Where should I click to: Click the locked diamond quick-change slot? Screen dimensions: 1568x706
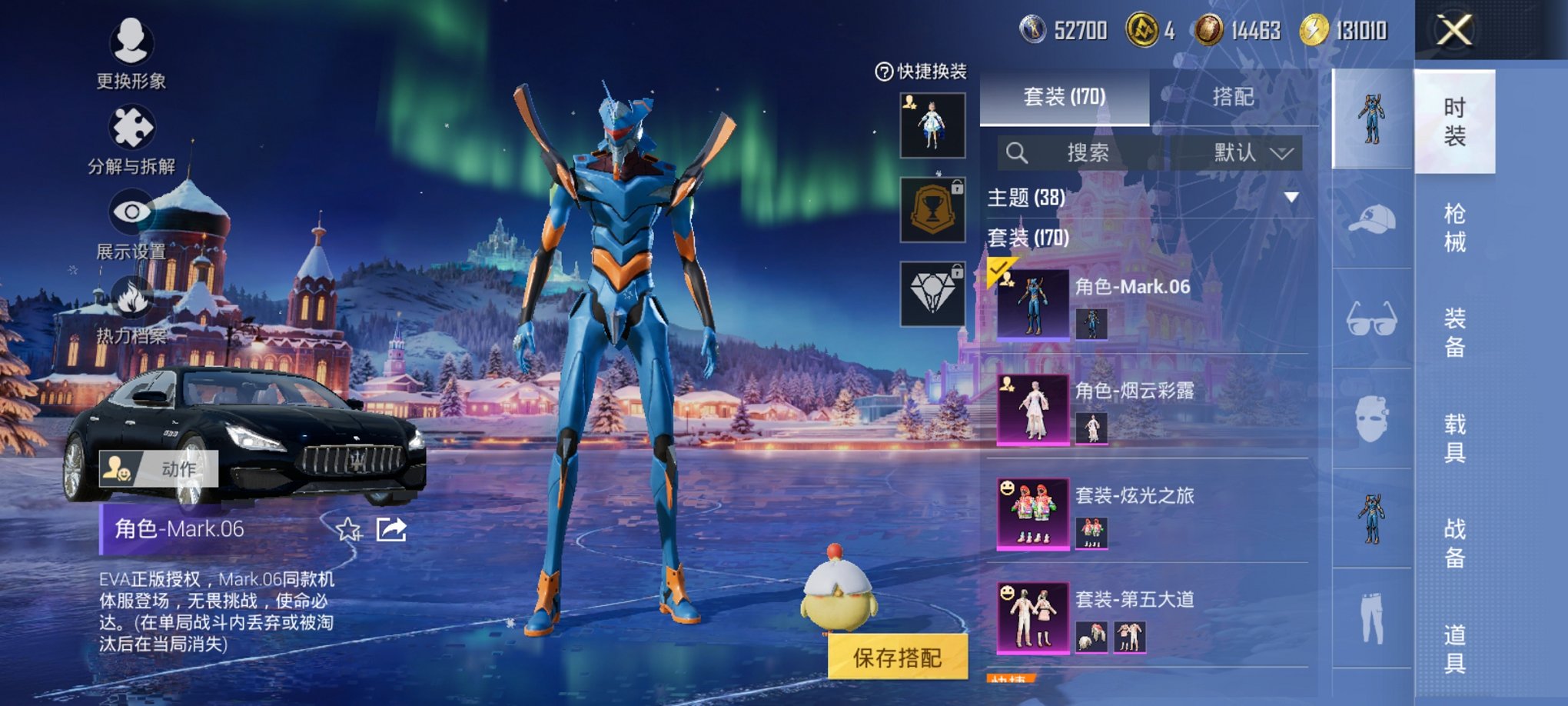click(932, 295)
